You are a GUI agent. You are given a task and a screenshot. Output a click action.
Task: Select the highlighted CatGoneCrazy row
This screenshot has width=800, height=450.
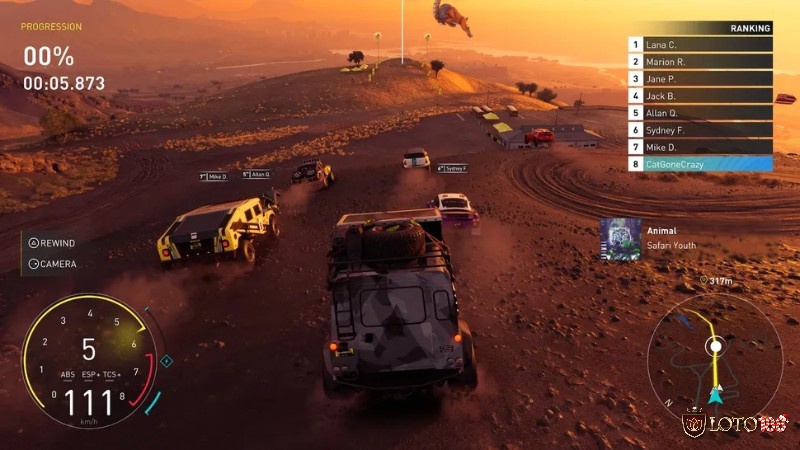click(x=700, y=163)
